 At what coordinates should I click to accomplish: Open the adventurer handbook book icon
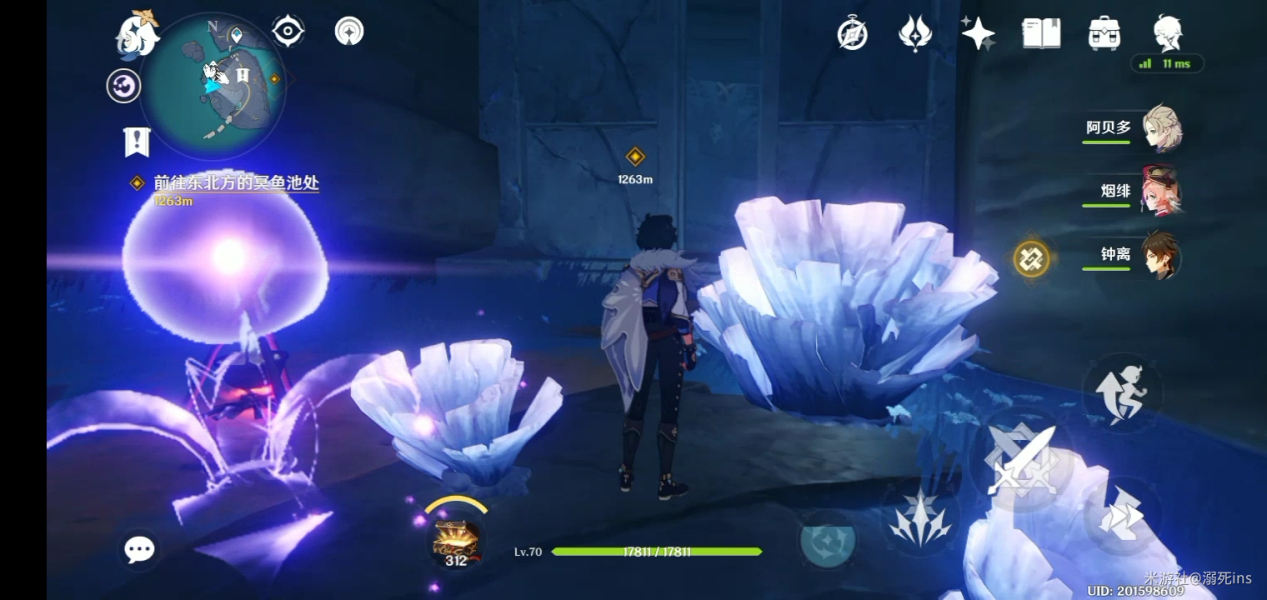pos(1041,33)
